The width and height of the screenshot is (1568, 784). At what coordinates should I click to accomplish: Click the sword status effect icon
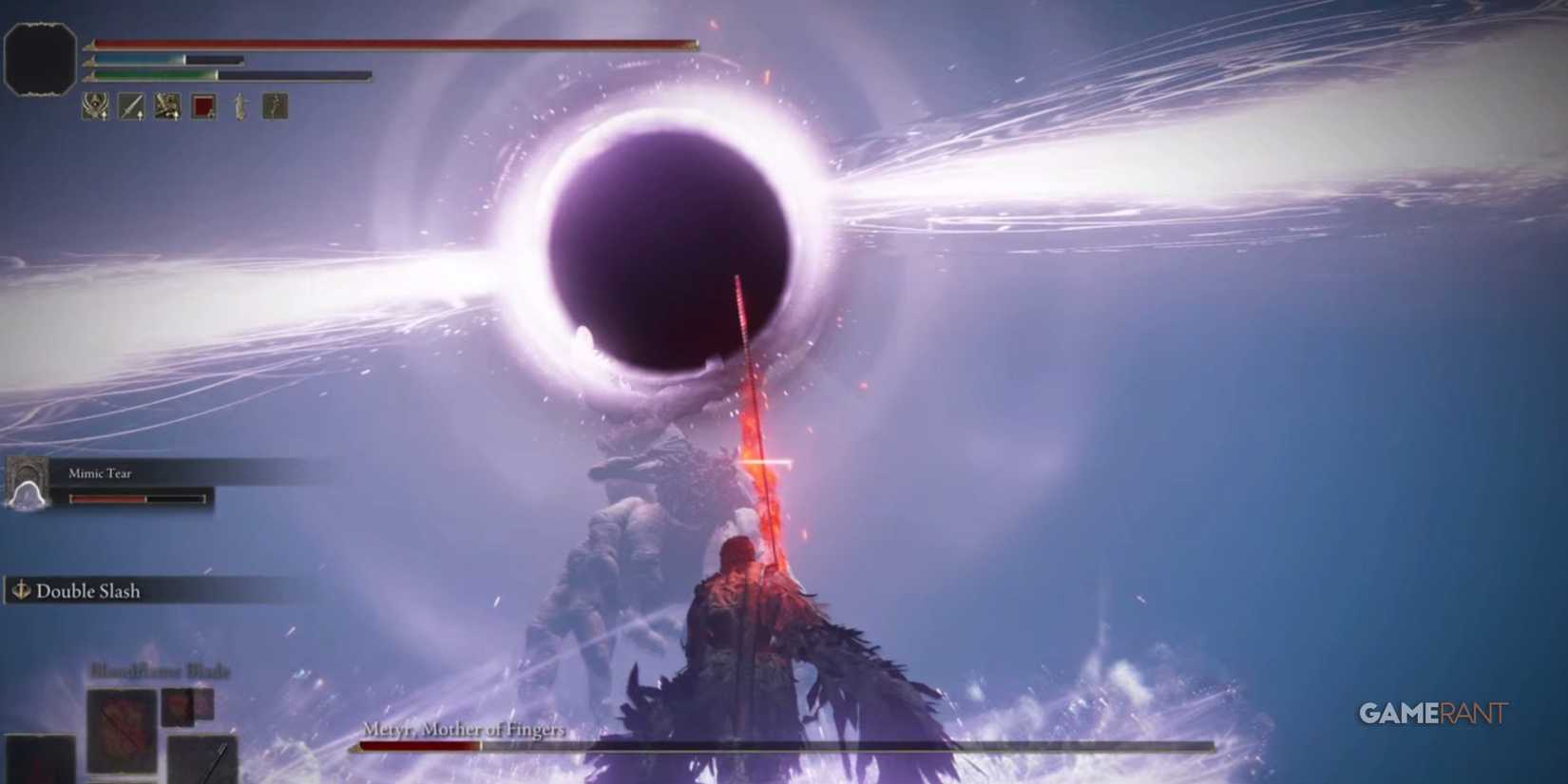pos(130,107)
